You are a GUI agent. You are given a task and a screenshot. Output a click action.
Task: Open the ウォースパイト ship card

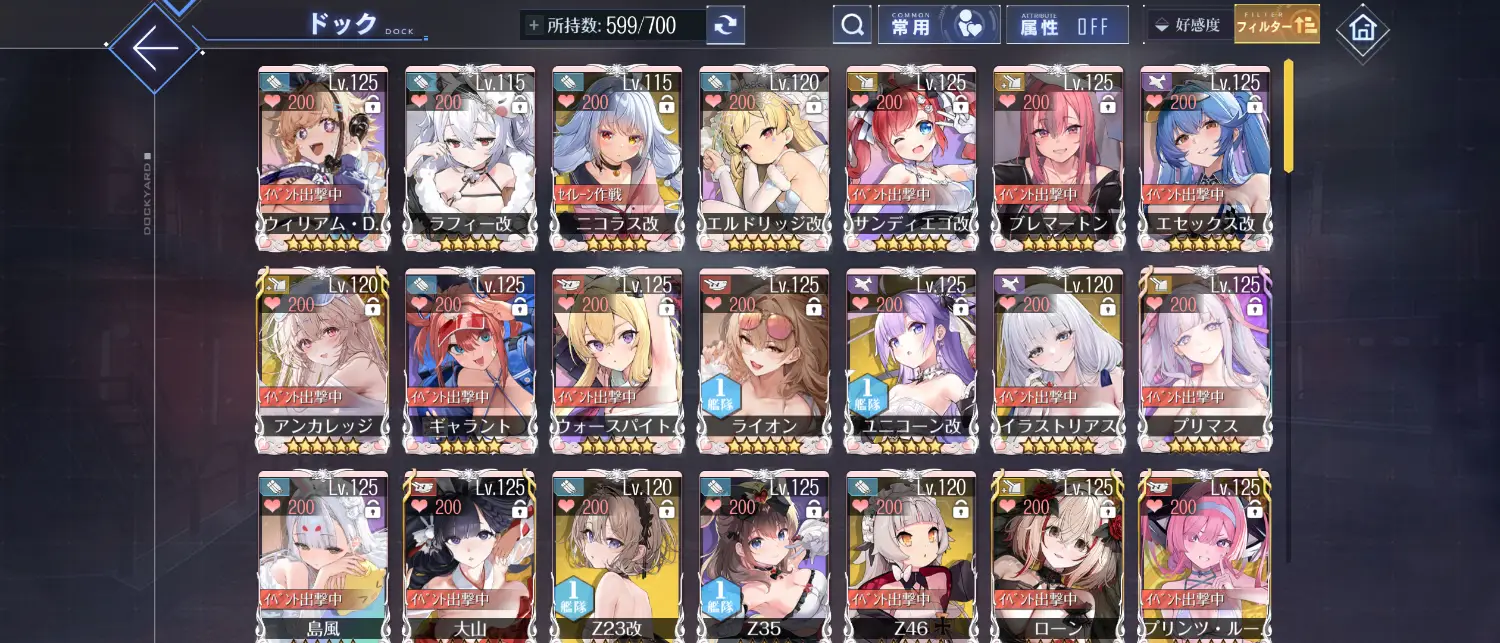(x=617, y=360)
